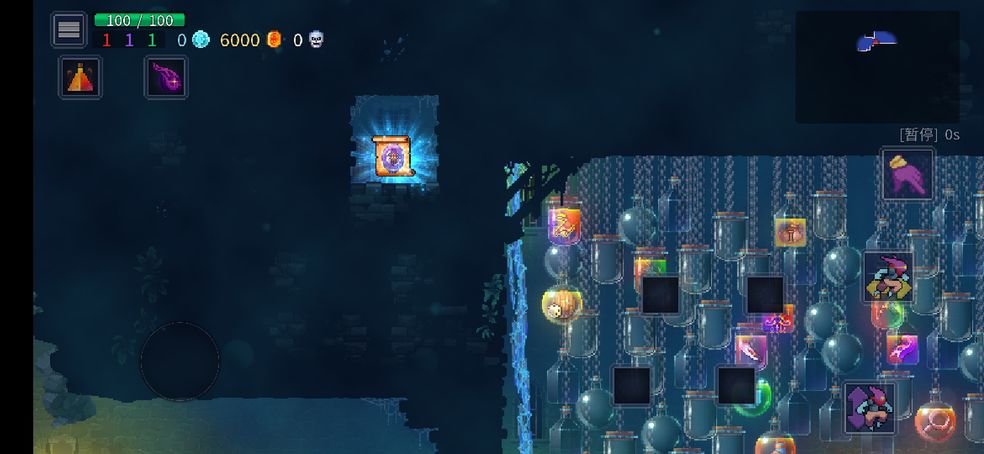Open the minimap
This screenshot has width=984, height=454.
coord(877,66)
